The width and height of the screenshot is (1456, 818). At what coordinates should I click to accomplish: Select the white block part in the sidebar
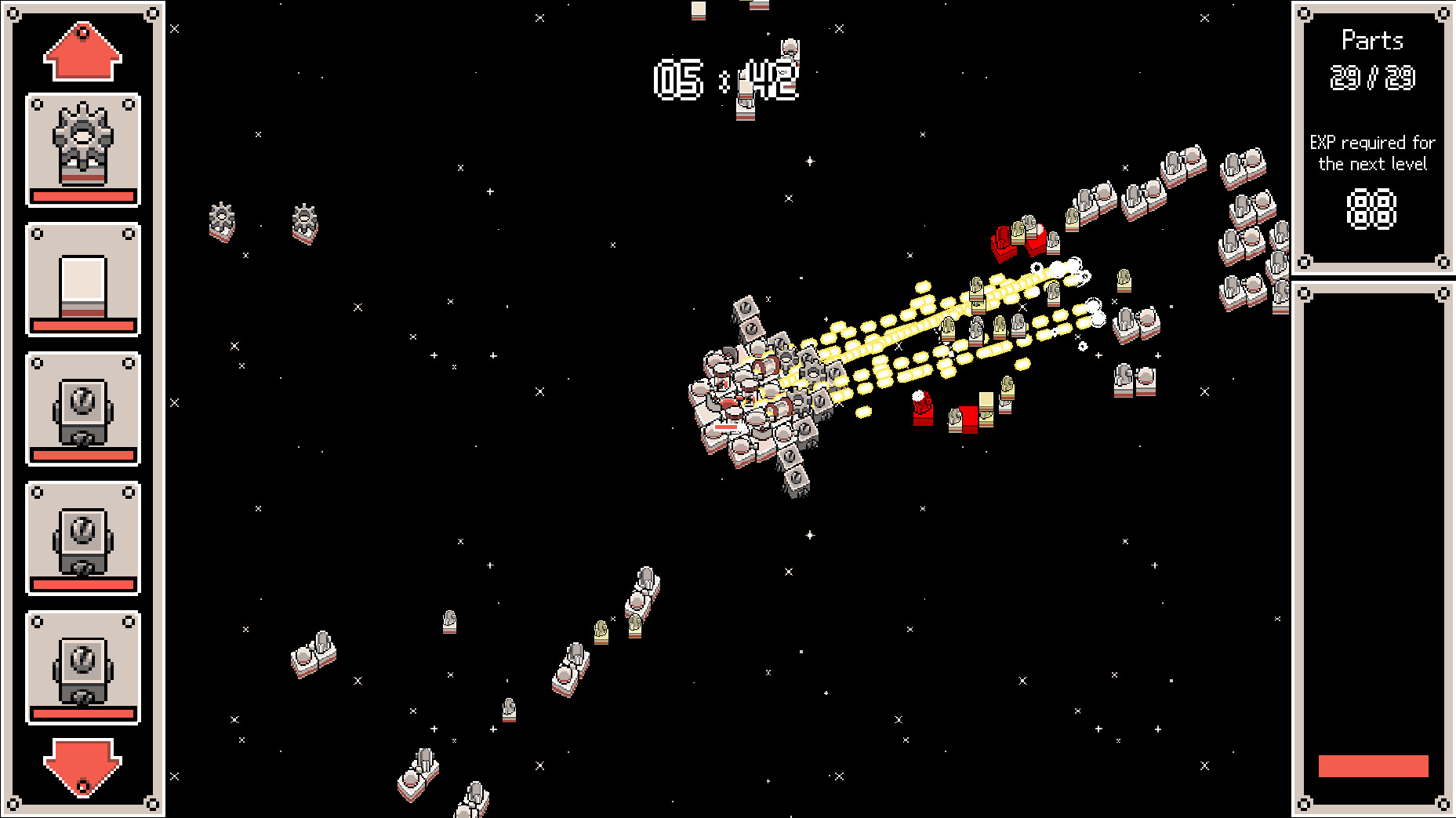point(82,278)
